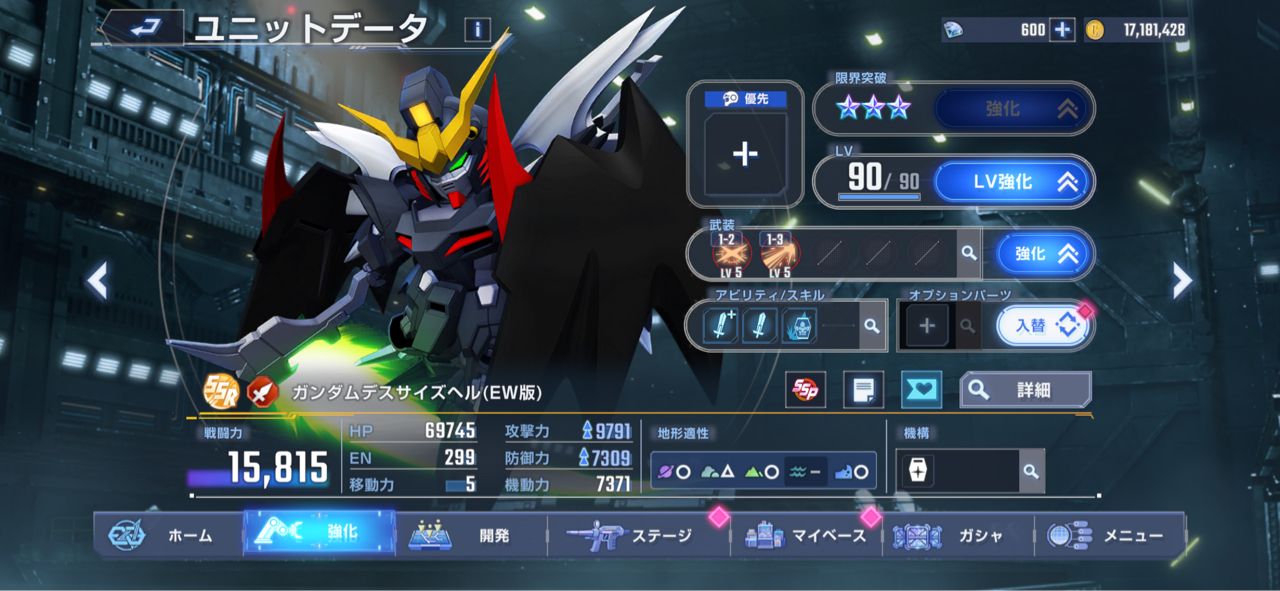Show the next unit with right arrow
This screenshot has height=591, width=1280.
(1182, 282)
